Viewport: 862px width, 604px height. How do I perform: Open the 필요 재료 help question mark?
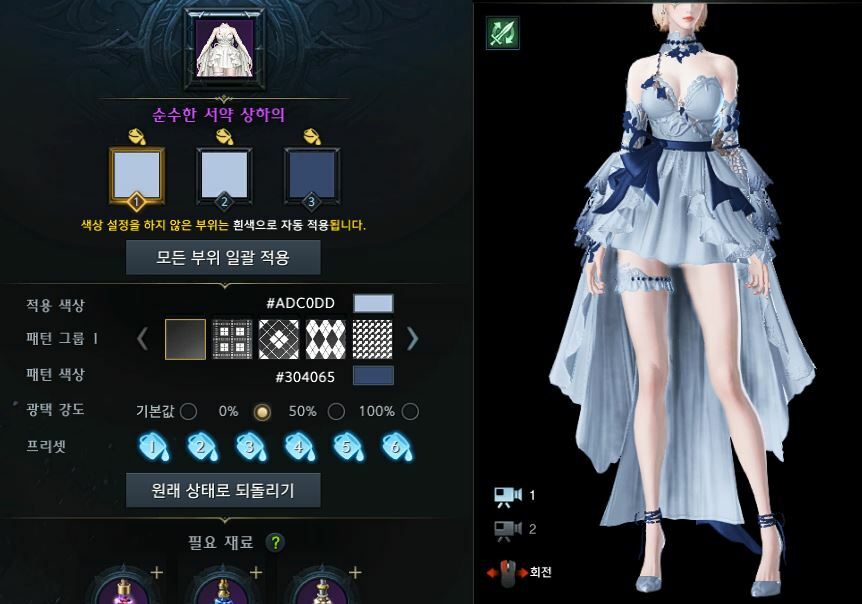pos(276,543)
